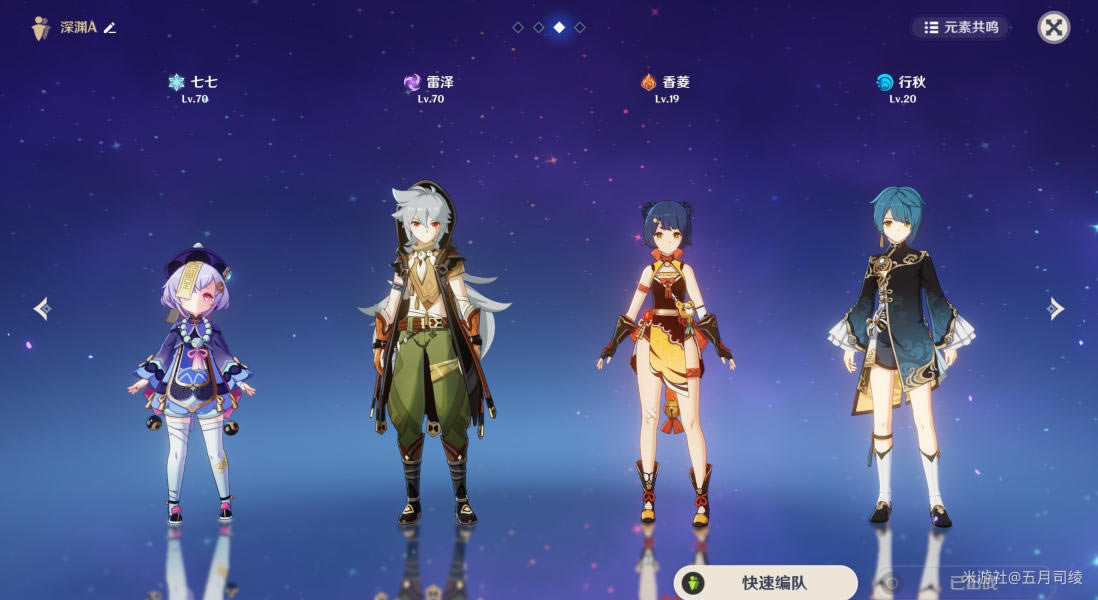Select the 七七 character slot
Viewport: 1098px width, 600px height.
tap(191, 380)
